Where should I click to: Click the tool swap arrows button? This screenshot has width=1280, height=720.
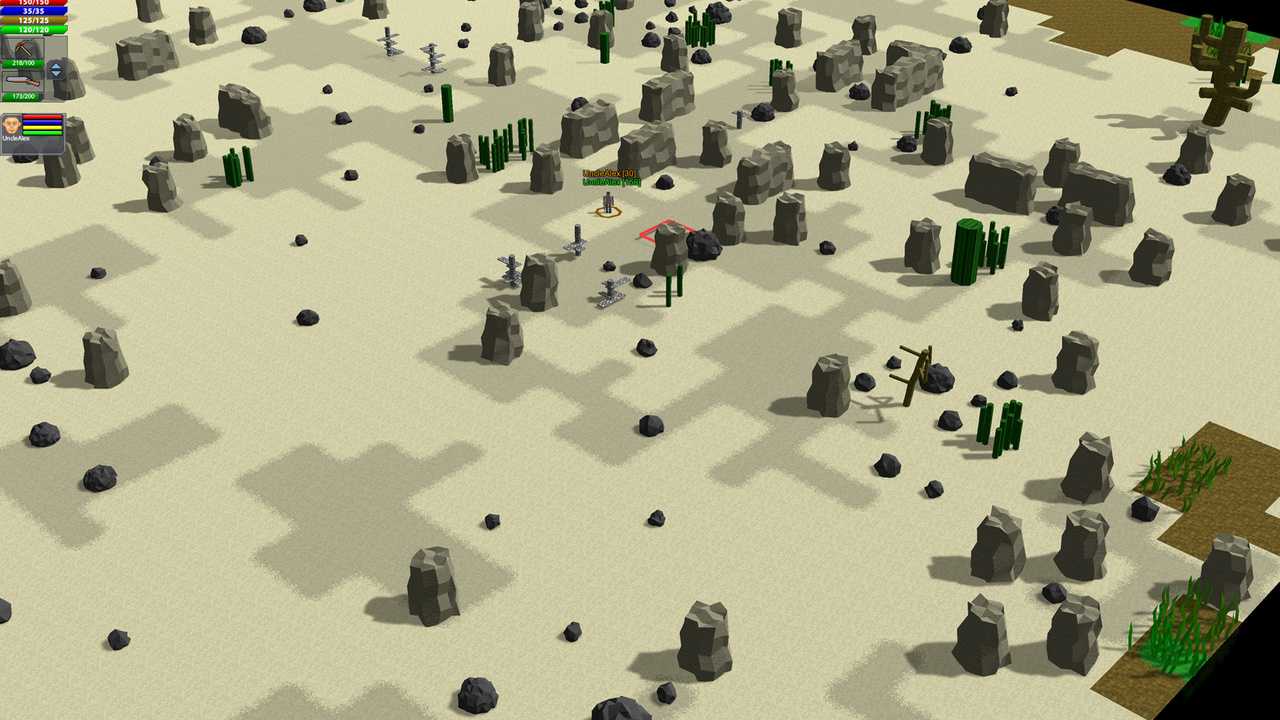pos(56,70)
